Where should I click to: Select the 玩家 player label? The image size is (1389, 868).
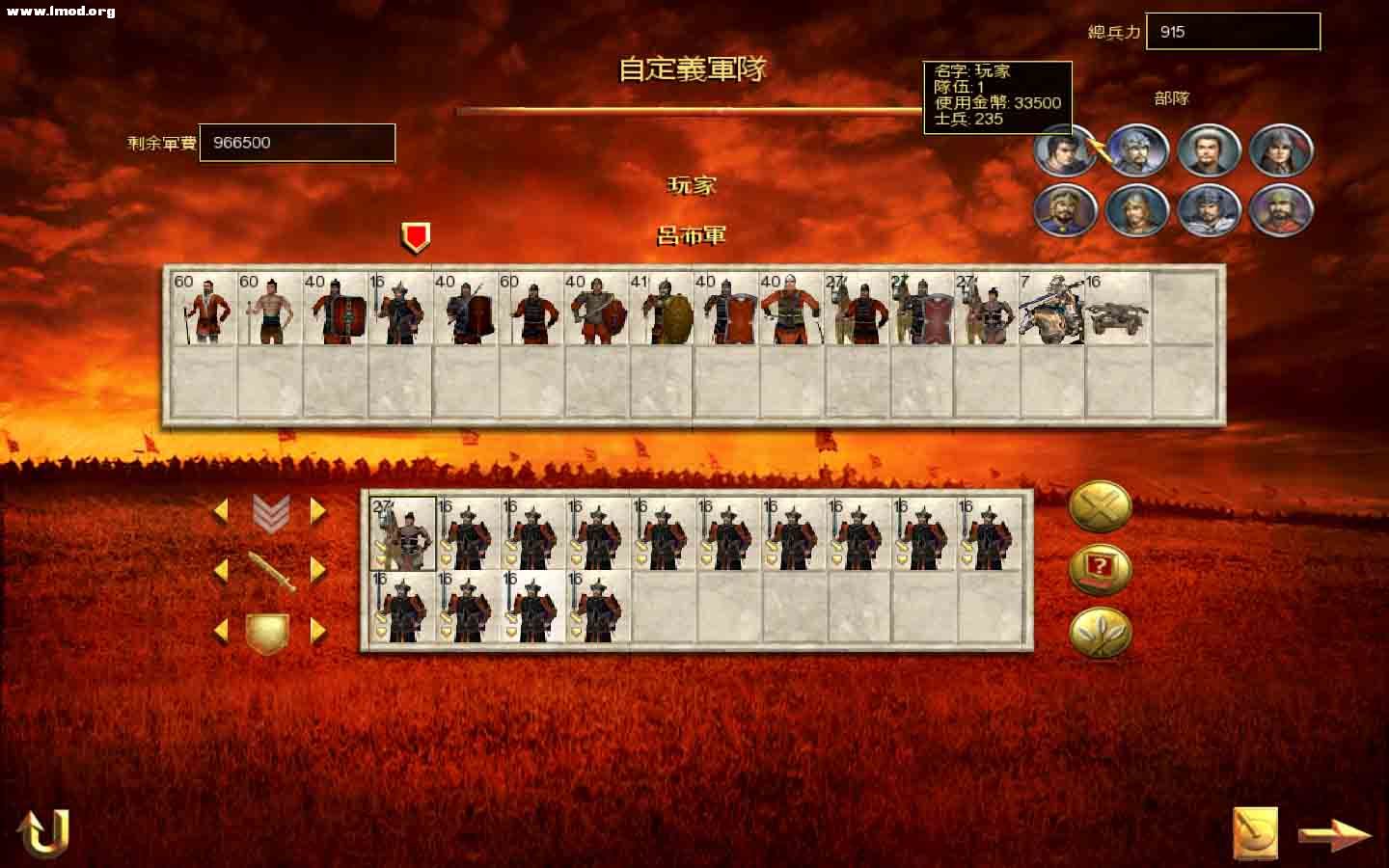click(693, 185)
